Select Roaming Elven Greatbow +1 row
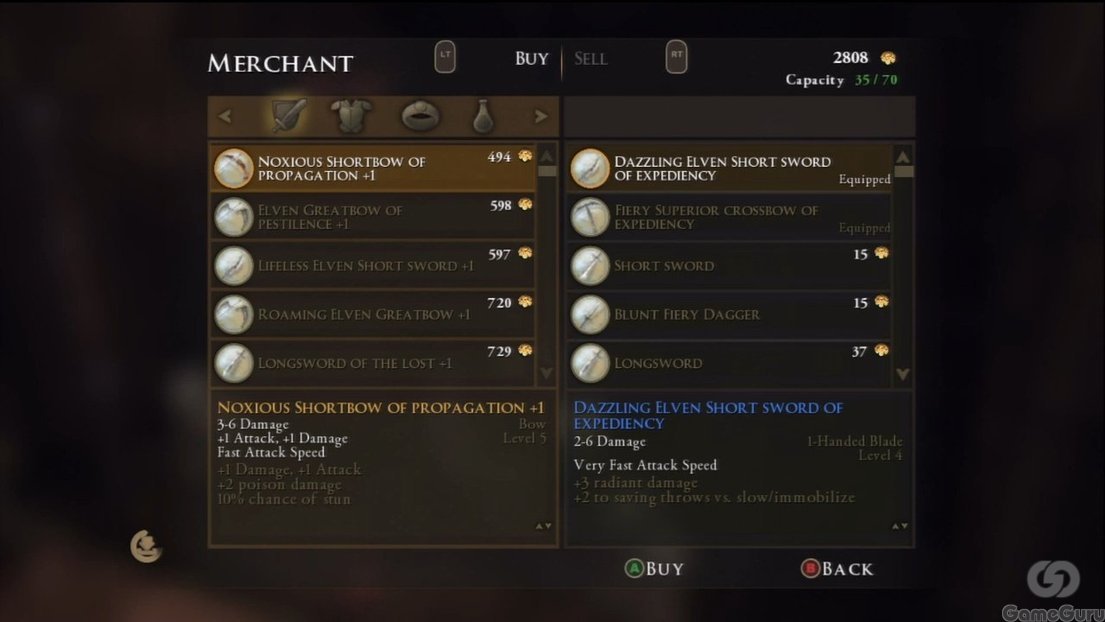The image size is (1105, 622). (x=372, y=314)
